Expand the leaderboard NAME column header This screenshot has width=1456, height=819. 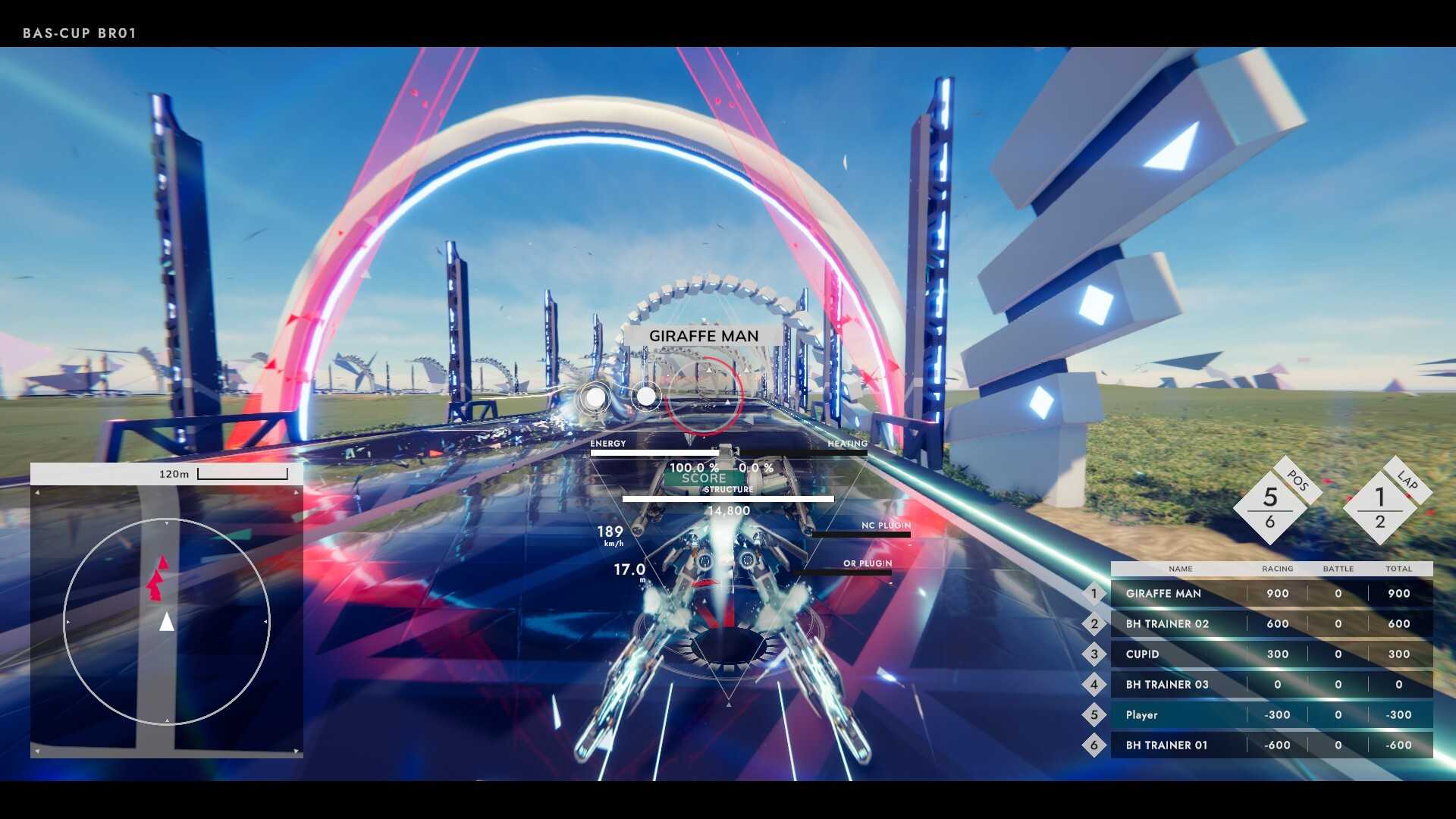(1180, 569)
